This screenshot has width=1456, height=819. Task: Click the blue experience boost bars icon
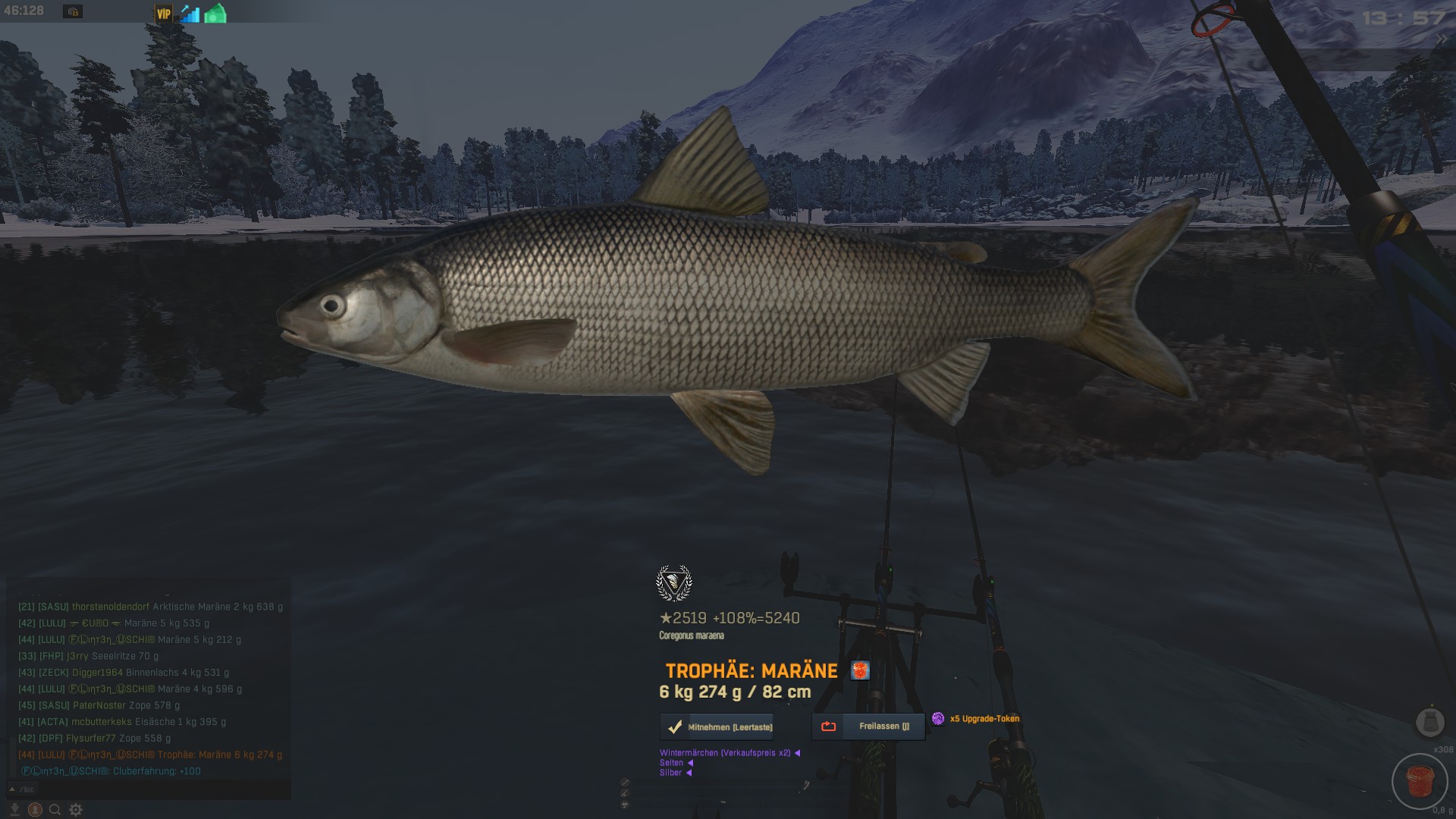click(x=190, y=14)
